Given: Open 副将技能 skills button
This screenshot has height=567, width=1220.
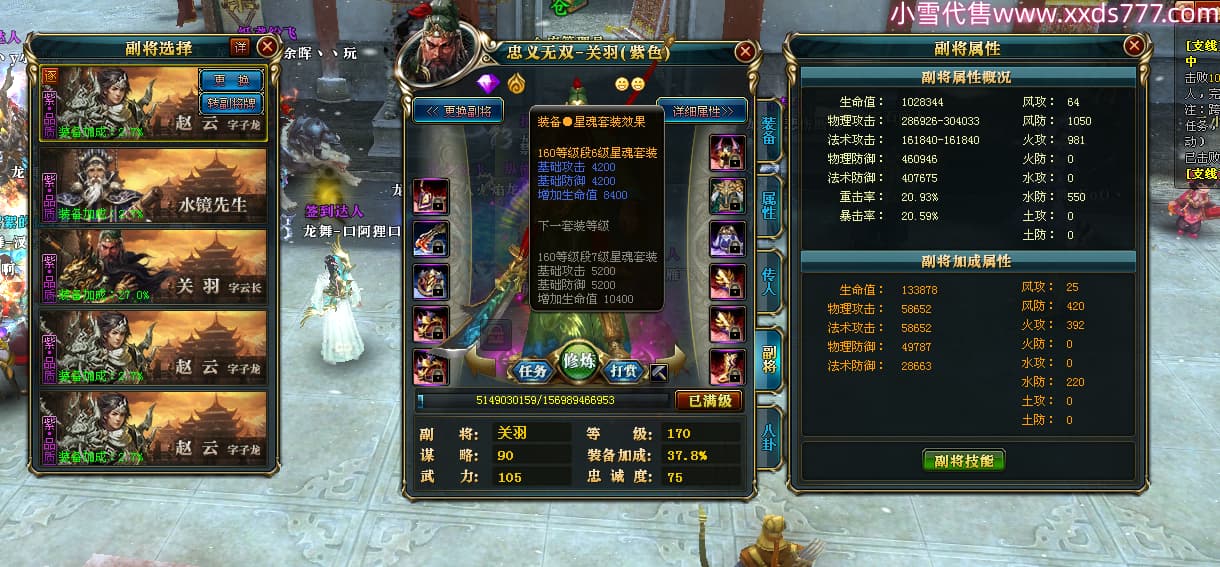Looking at the screenshot, I should pyautogui.click(x=963, y=460).
